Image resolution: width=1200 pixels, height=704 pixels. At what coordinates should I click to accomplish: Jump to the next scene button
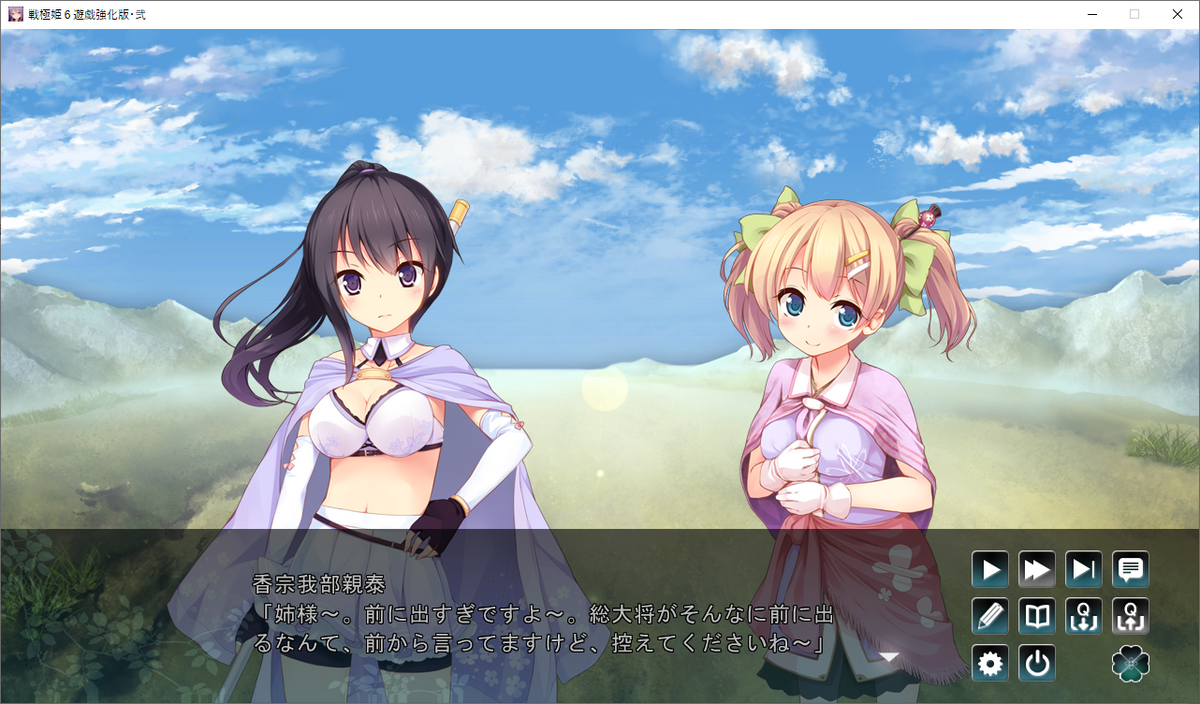click(1084, 570)
